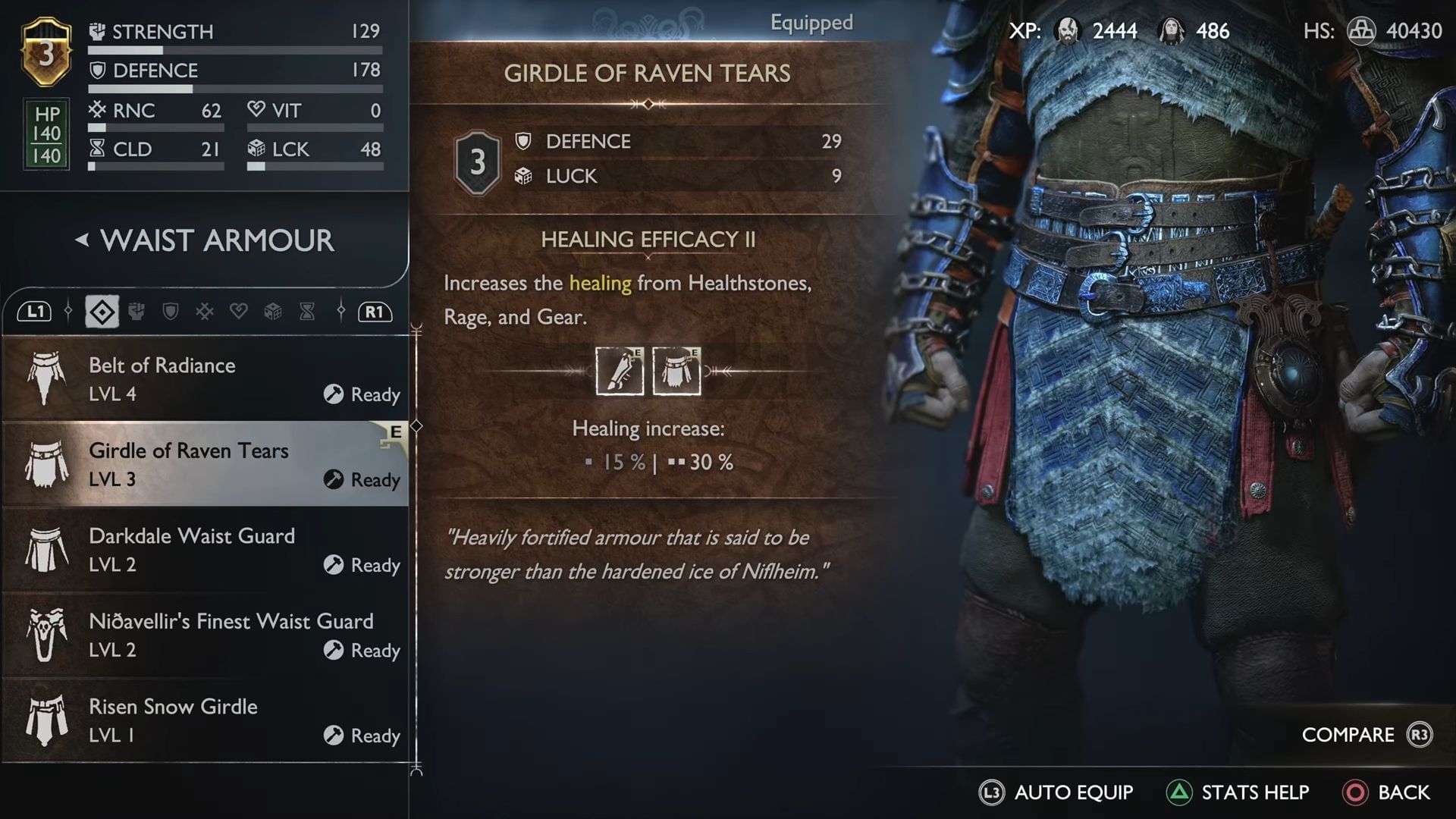Select the Strength fist sort icon
The image size is (1456, 819).
[x=136, y=312]
